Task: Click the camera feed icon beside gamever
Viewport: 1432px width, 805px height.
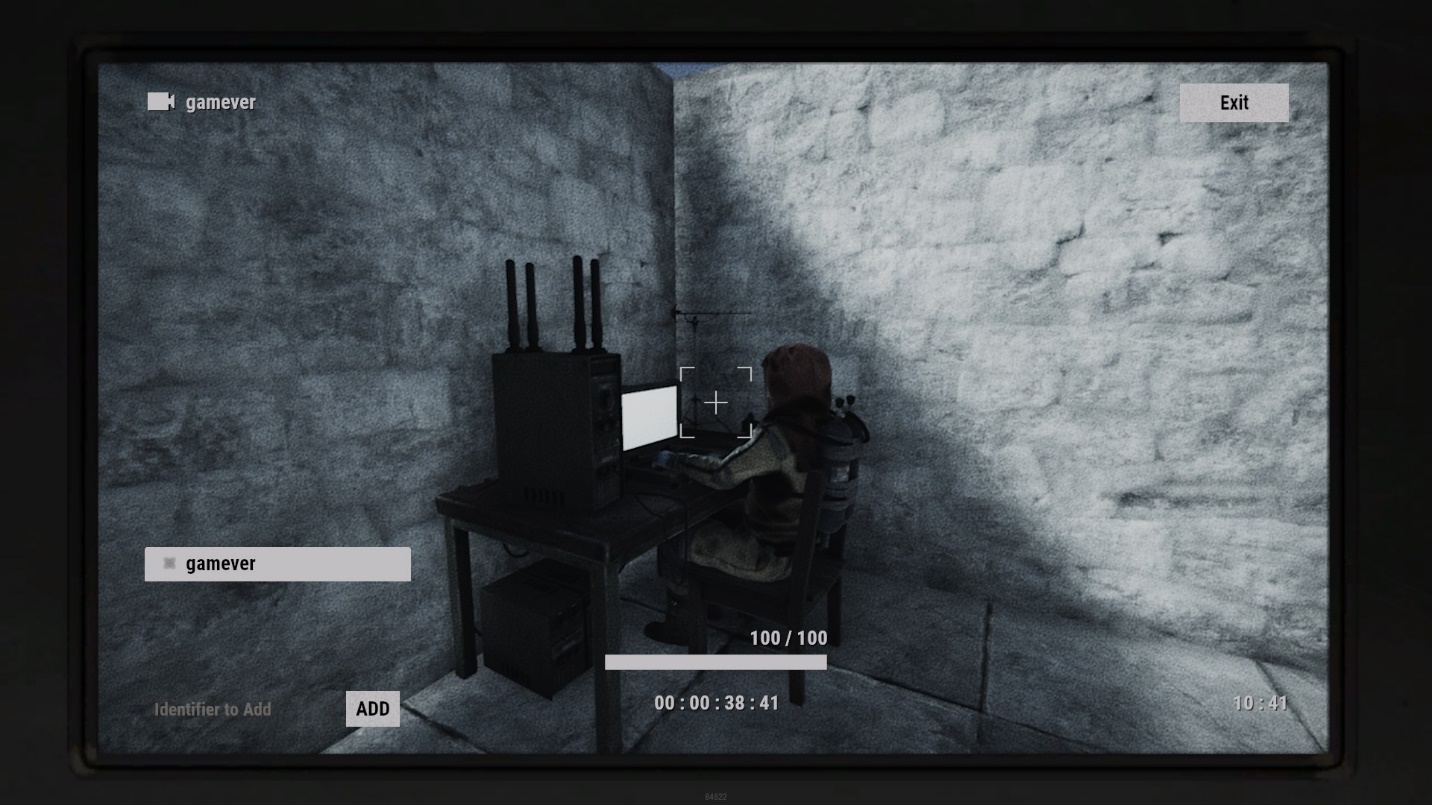Action: 160,101
